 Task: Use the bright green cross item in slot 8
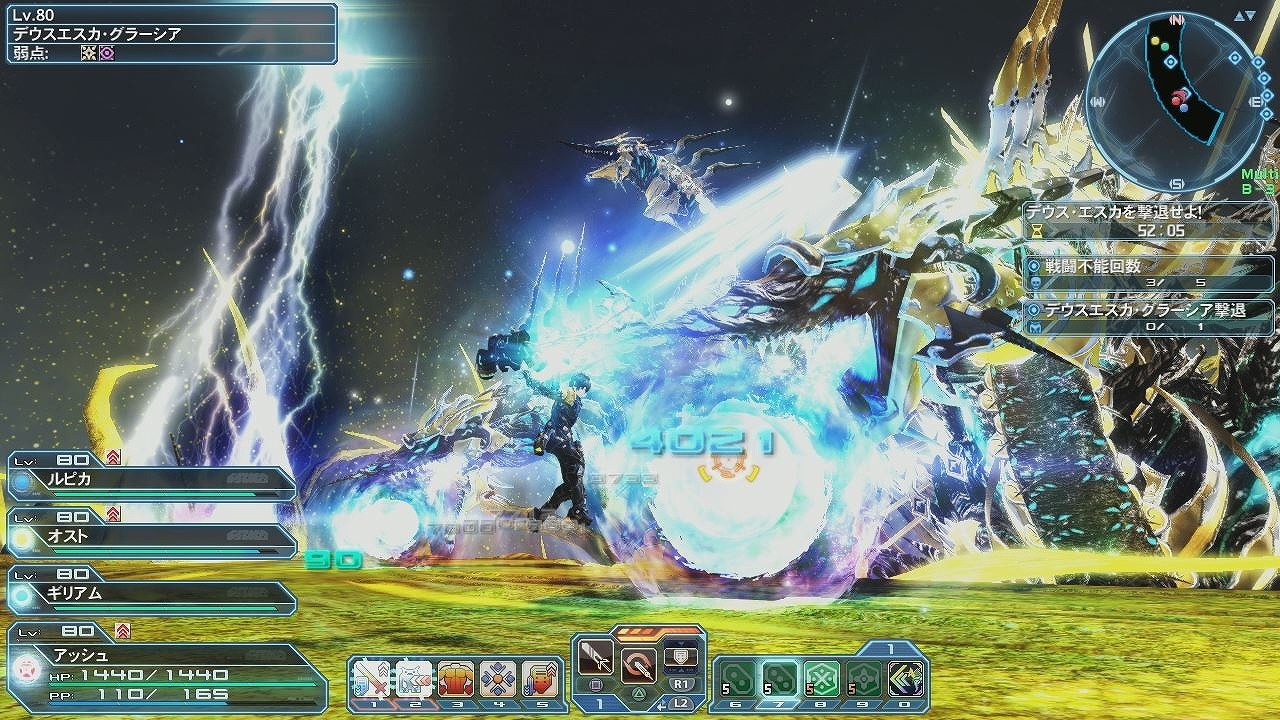click(x=822, y=679)
